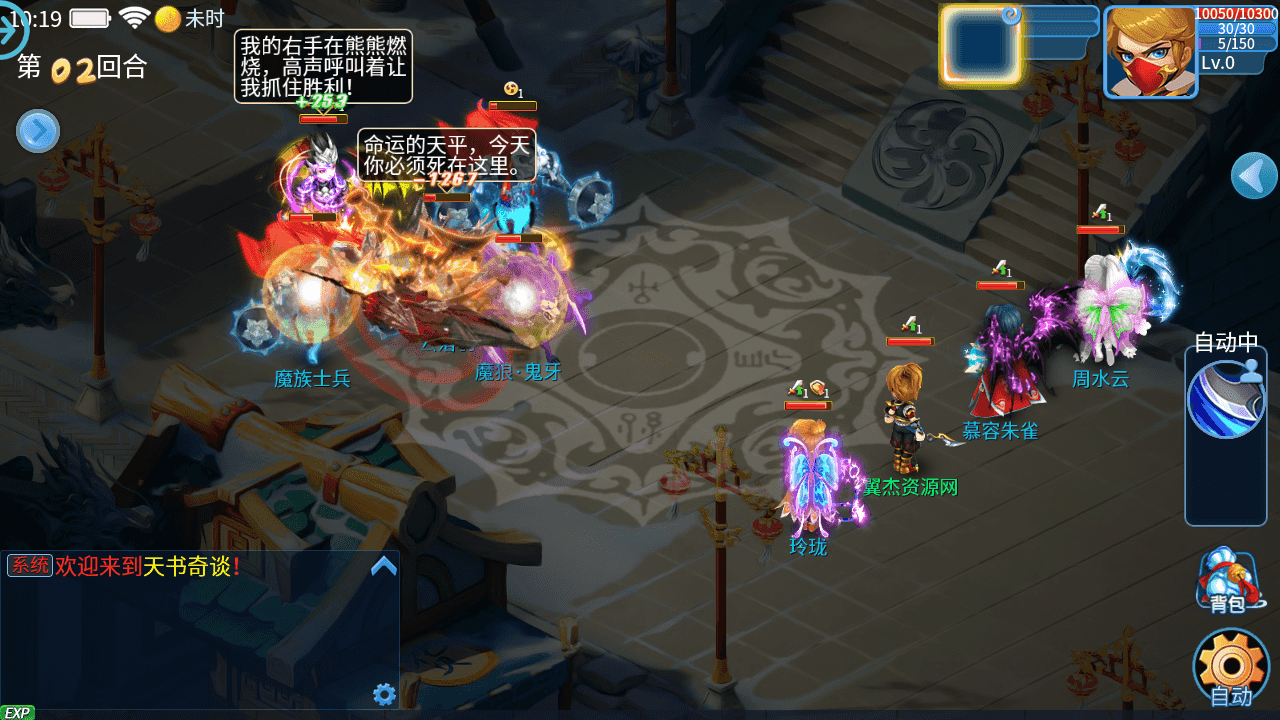Image resolution: width=1280 pixels, height=720 pixels.
Task: Tap the top-left circular arrow exit button
Action: tap(12, 30)
